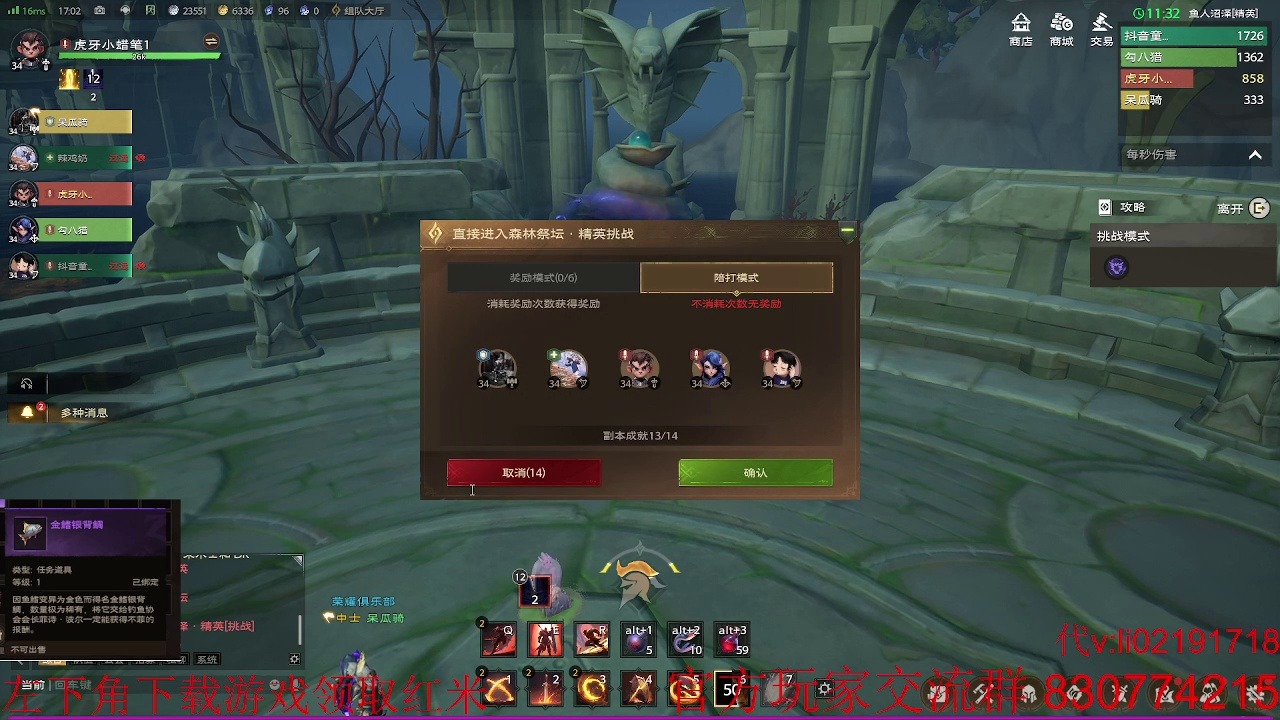Select the 陪打模式 tab
The height and width of the screenshot is (720, 1280).
click(x=736, y=278)
